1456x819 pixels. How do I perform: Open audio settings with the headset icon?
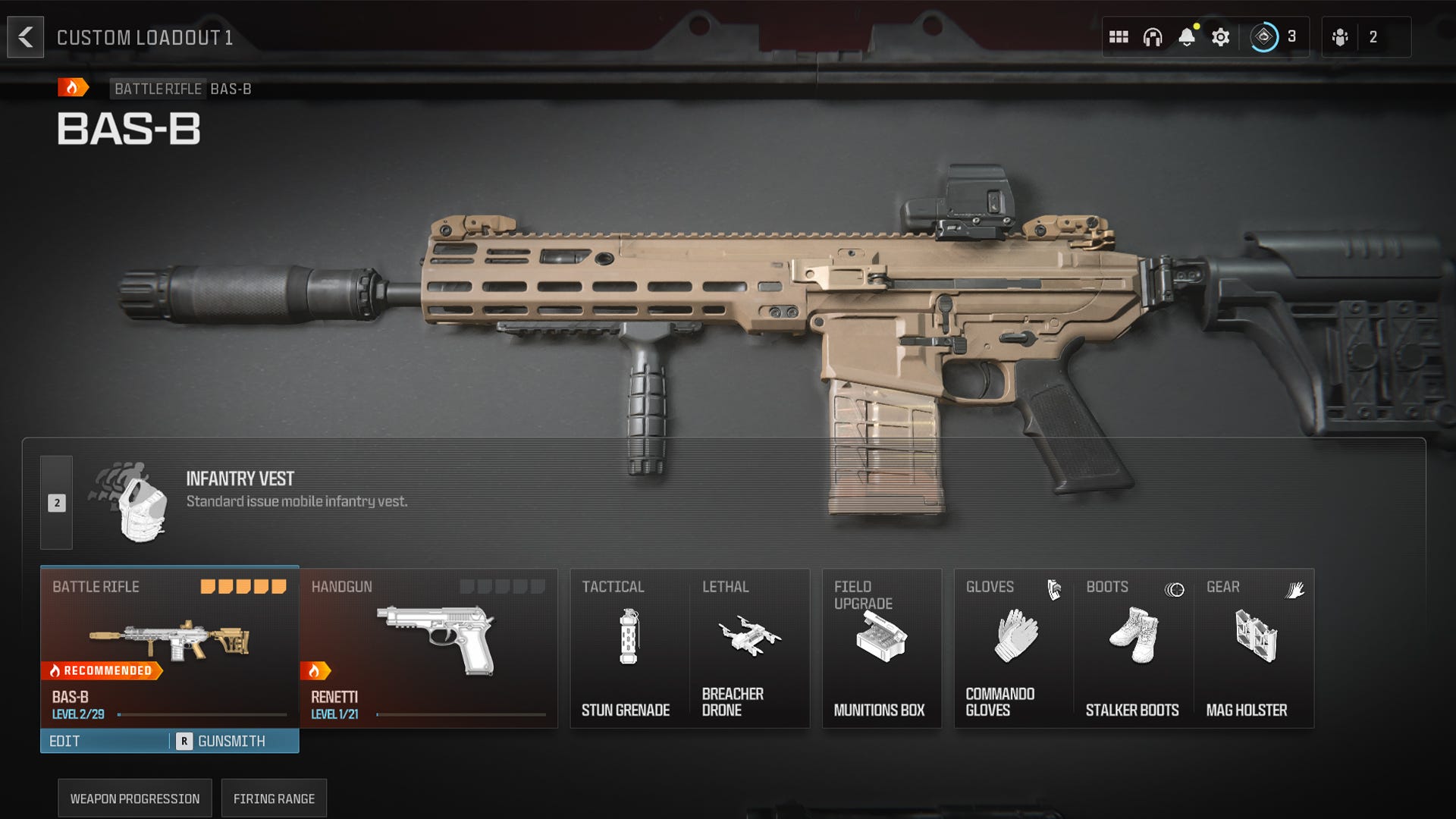(x=1153, y=36)
